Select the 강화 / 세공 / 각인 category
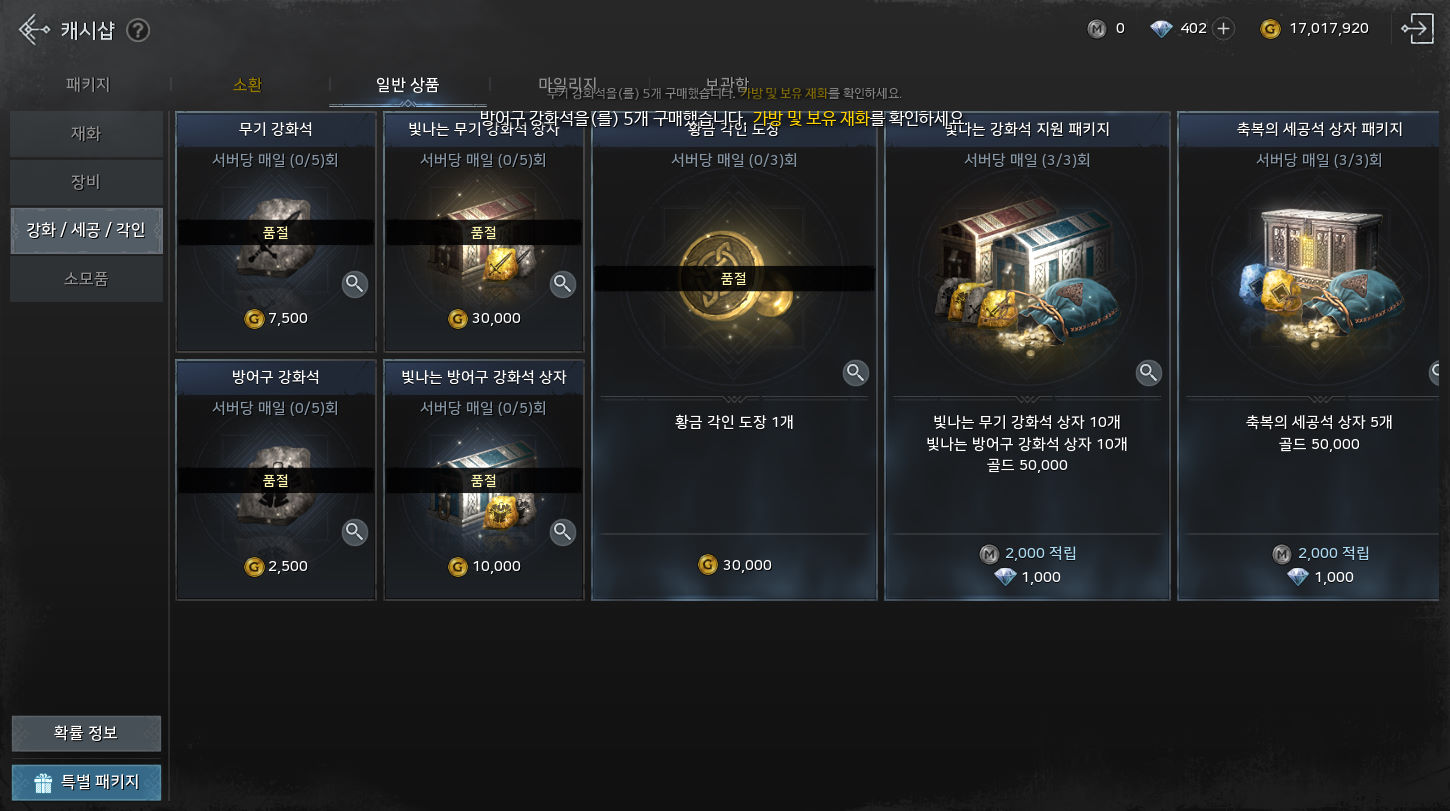This screenshot has width=1450, height=811. [x=86, y=231]
